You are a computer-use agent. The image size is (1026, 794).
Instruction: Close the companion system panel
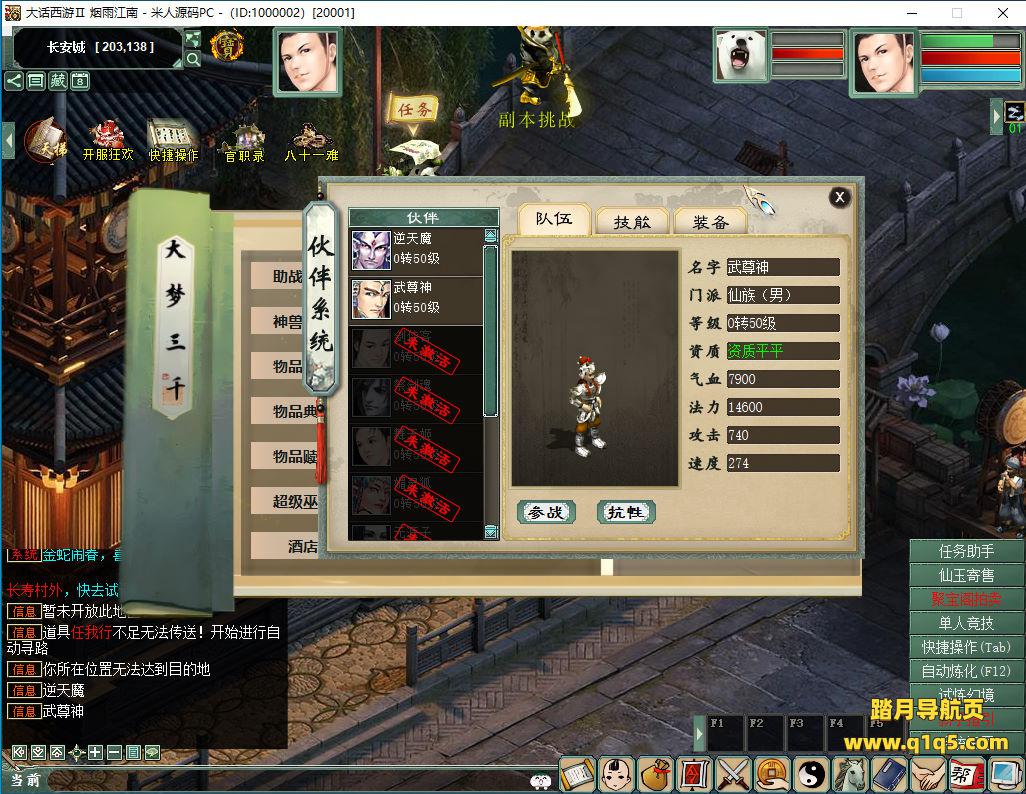(840, 197)
